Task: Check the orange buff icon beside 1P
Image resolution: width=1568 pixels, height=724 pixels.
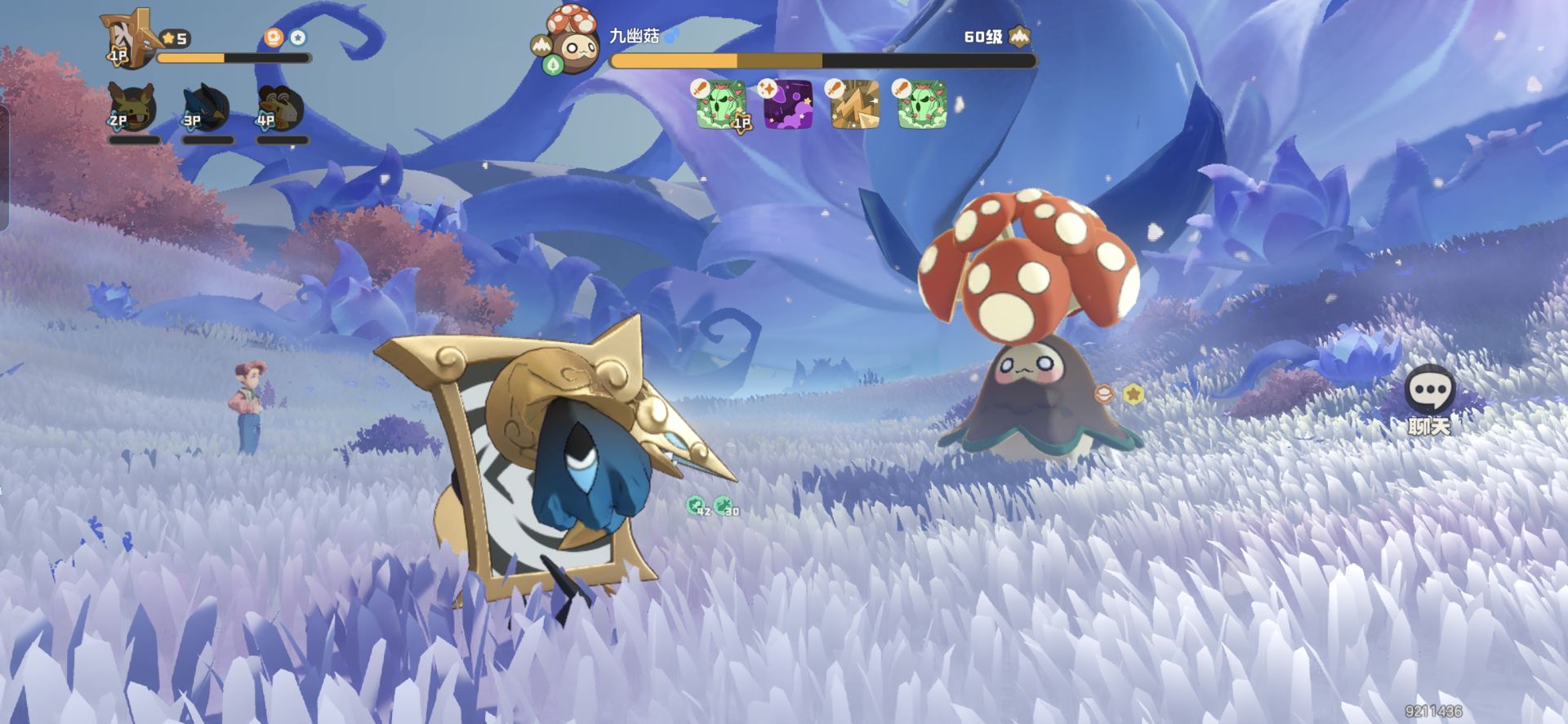Action: pyautogui.click(x=274, y=38)
